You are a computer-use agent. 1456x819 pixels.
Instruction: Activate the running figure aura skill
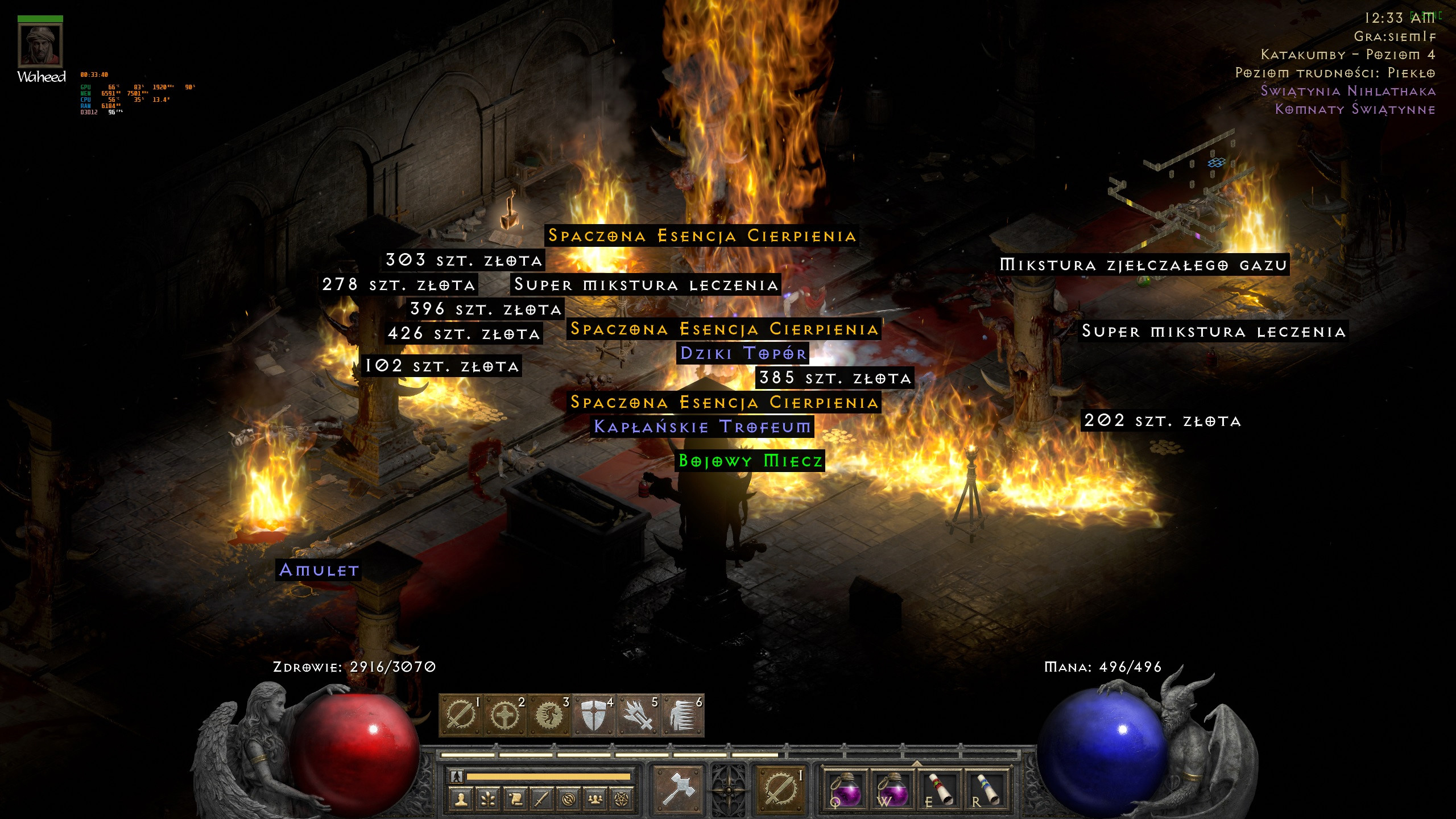[549, 715]
